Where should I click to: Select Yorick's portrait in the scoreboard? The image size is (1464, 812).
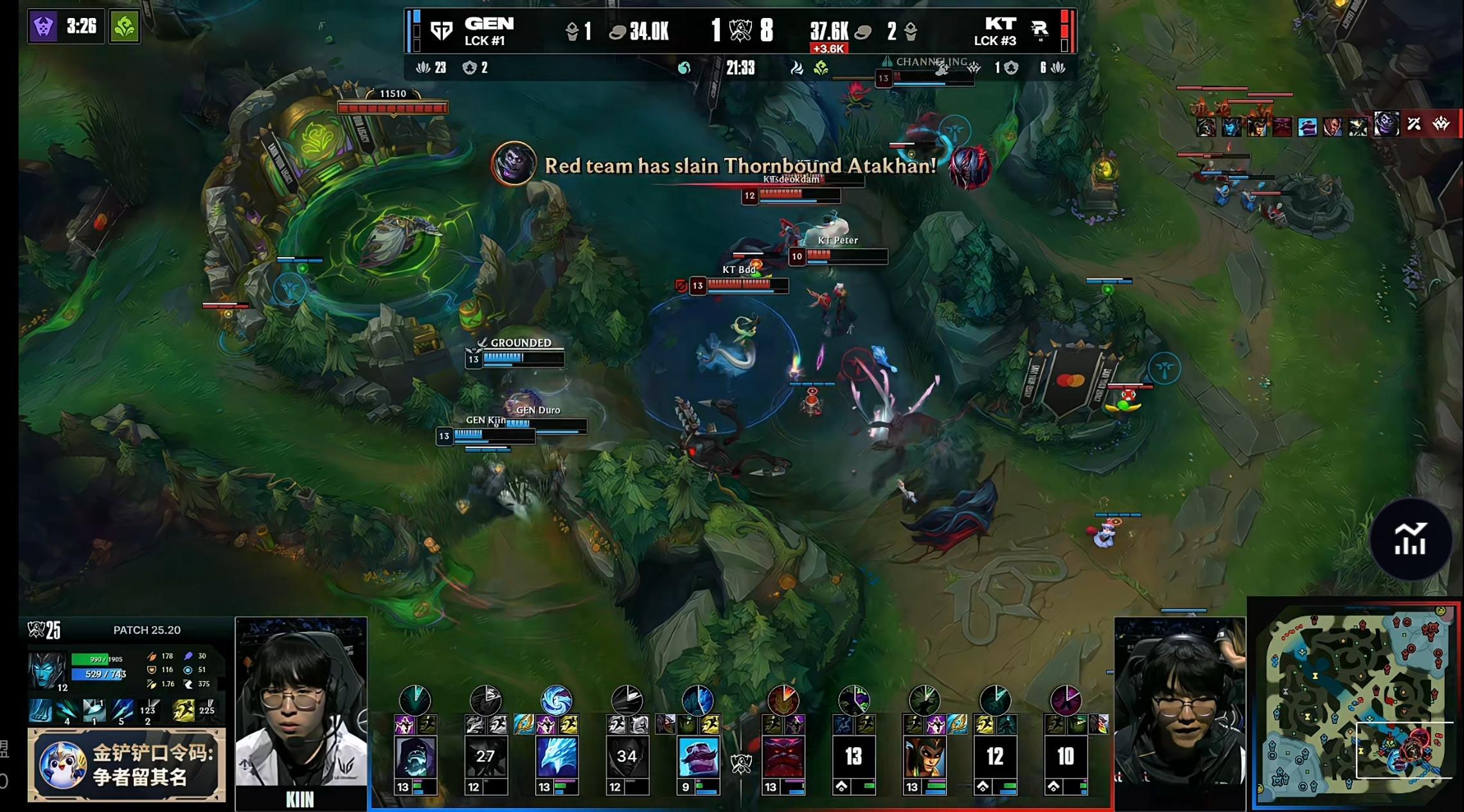(x=415, y=757)
